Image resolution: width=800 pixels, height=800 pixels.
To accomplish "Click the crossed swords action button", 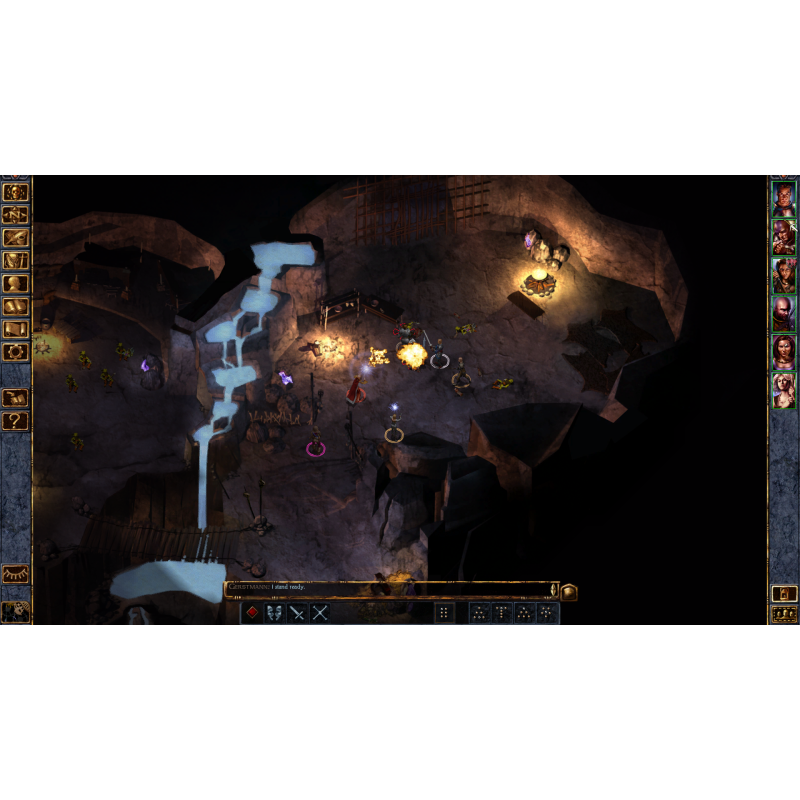I will [320, 613].
